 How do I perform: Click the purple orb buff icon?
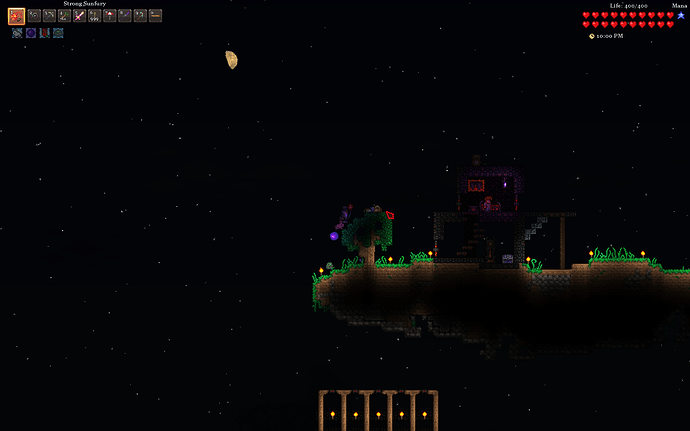(x=31, y=33)
